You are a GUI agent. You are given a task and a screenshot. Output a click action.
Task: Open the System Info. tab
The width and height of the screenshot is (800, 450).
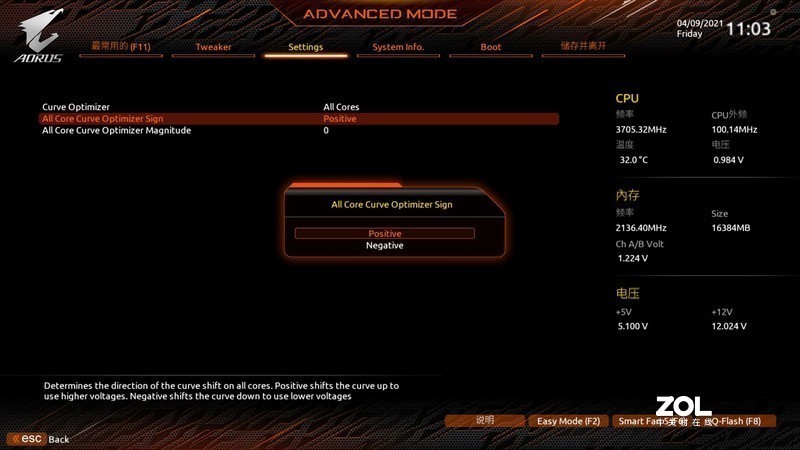pos(398,47)
